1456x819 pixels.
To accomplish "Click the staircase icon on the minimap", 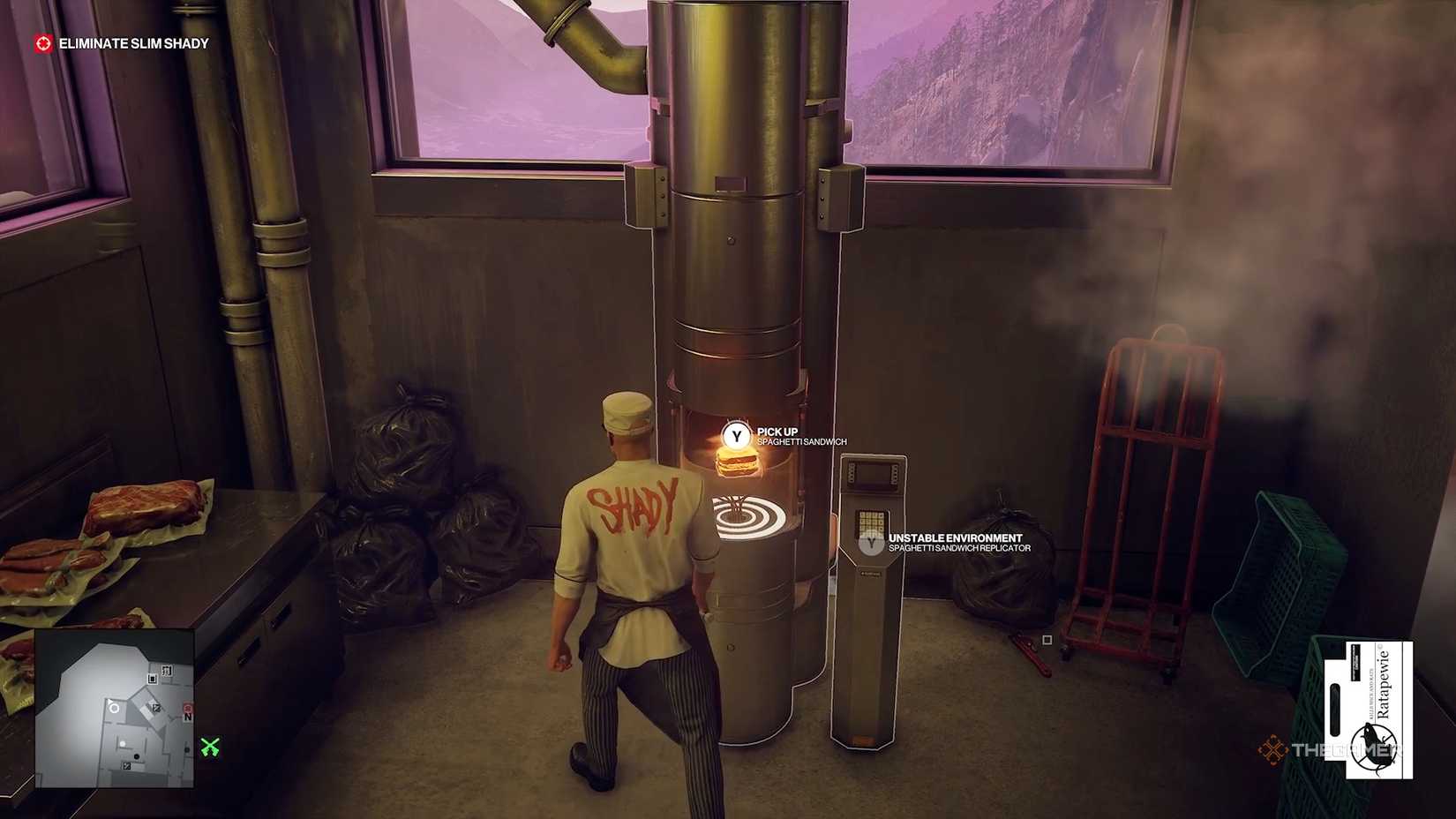I will pyautogui.click(x=155, y=708).
